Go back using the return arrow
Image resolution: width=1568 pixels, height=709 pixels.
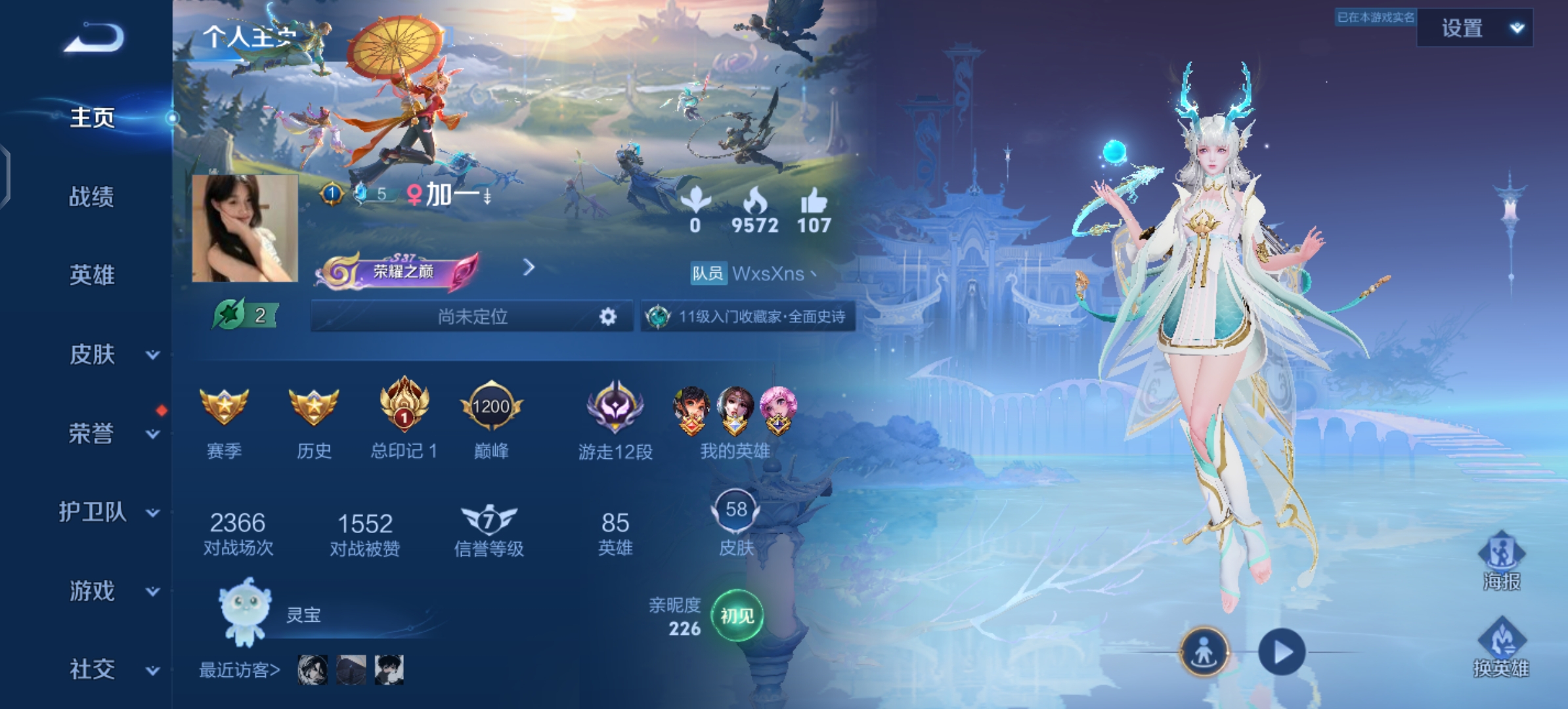pos(94,38)
